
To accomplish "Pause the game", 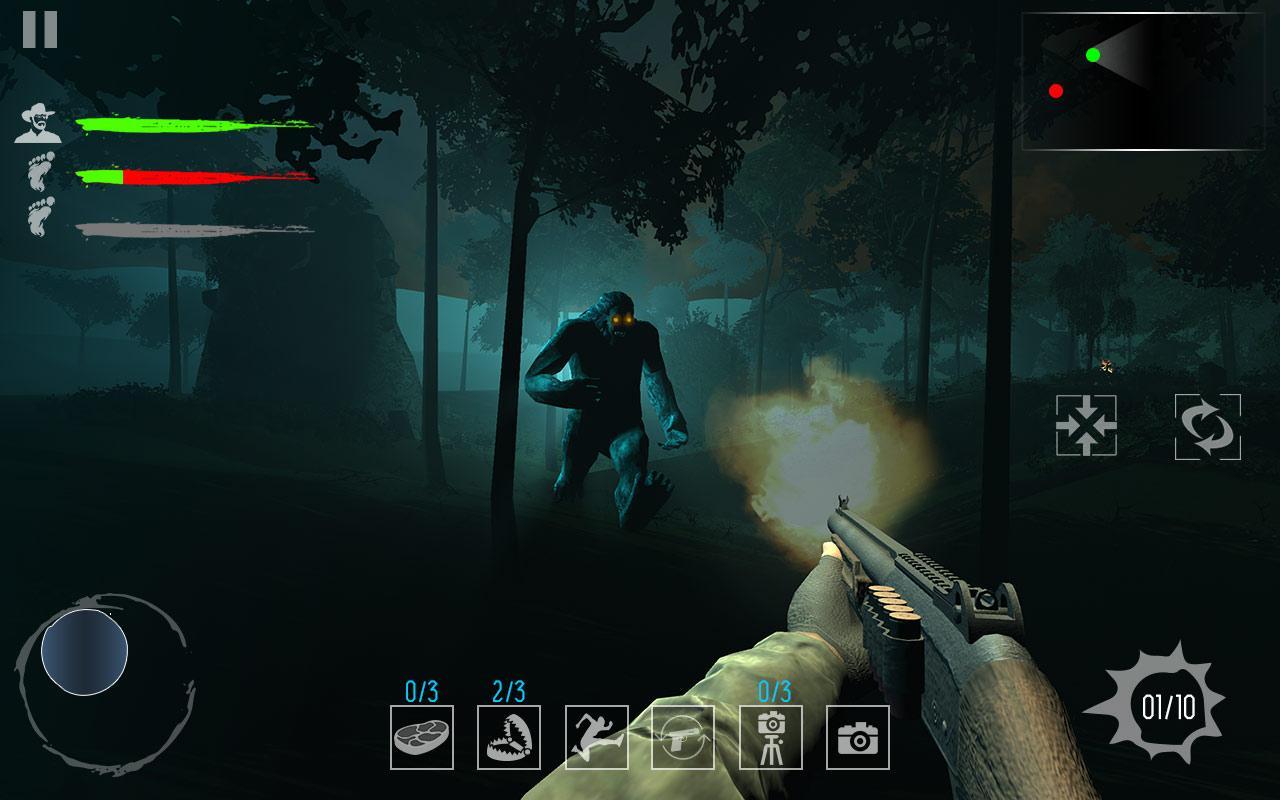I will pos(40,30).
